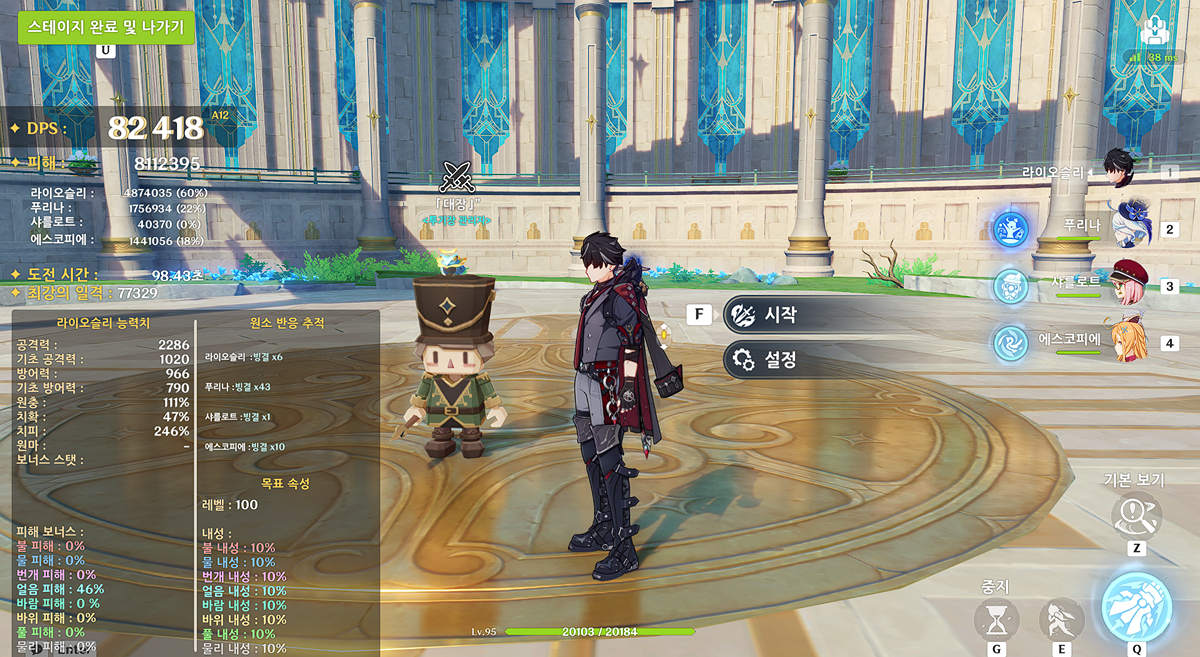Switch to party member 샤를로트
Screen dimensions: 1200x657
[x=1131, y=284]
